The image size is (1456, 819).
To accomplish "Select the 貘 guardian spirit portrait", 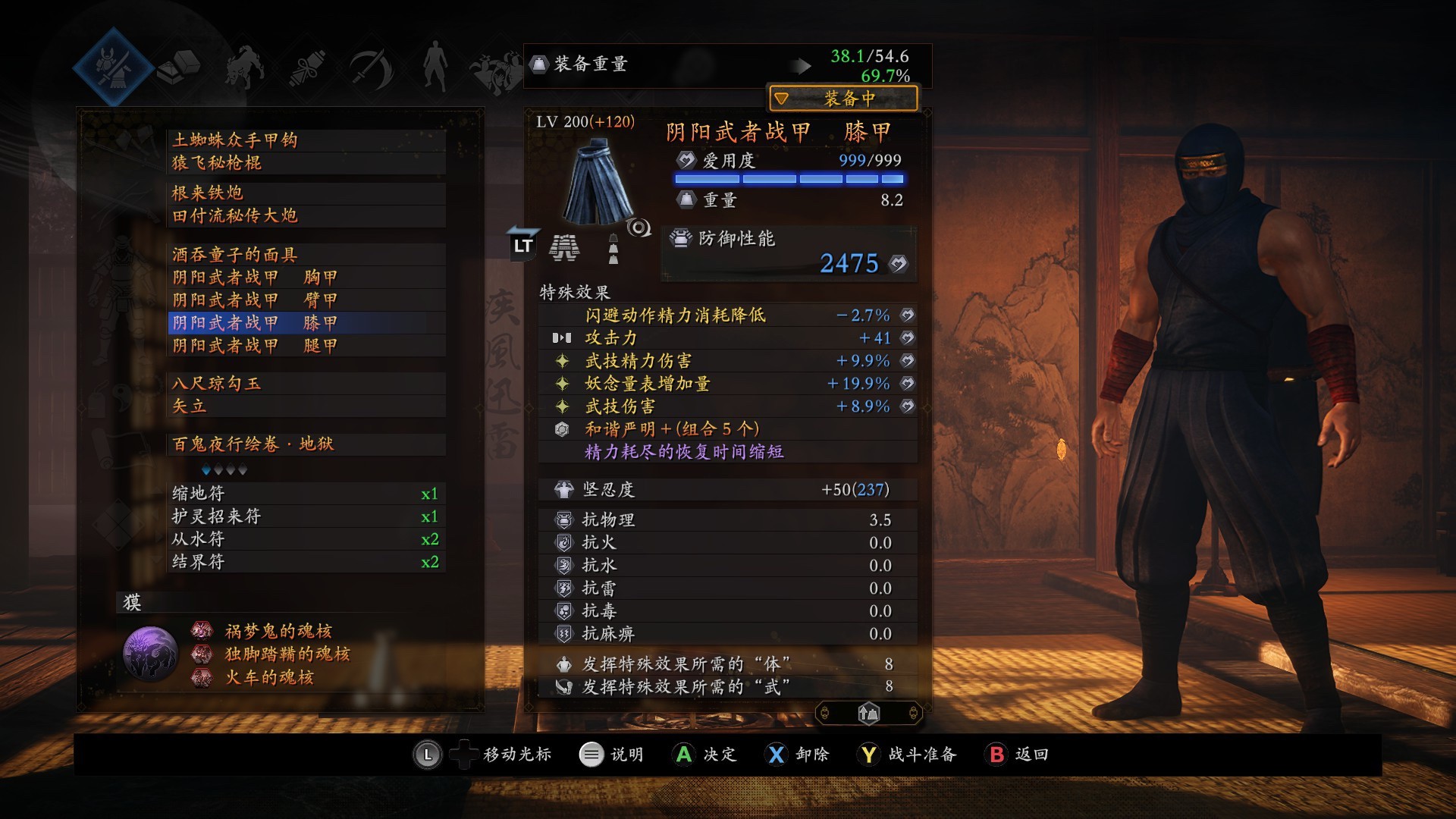I will click(x=150, y=654).
